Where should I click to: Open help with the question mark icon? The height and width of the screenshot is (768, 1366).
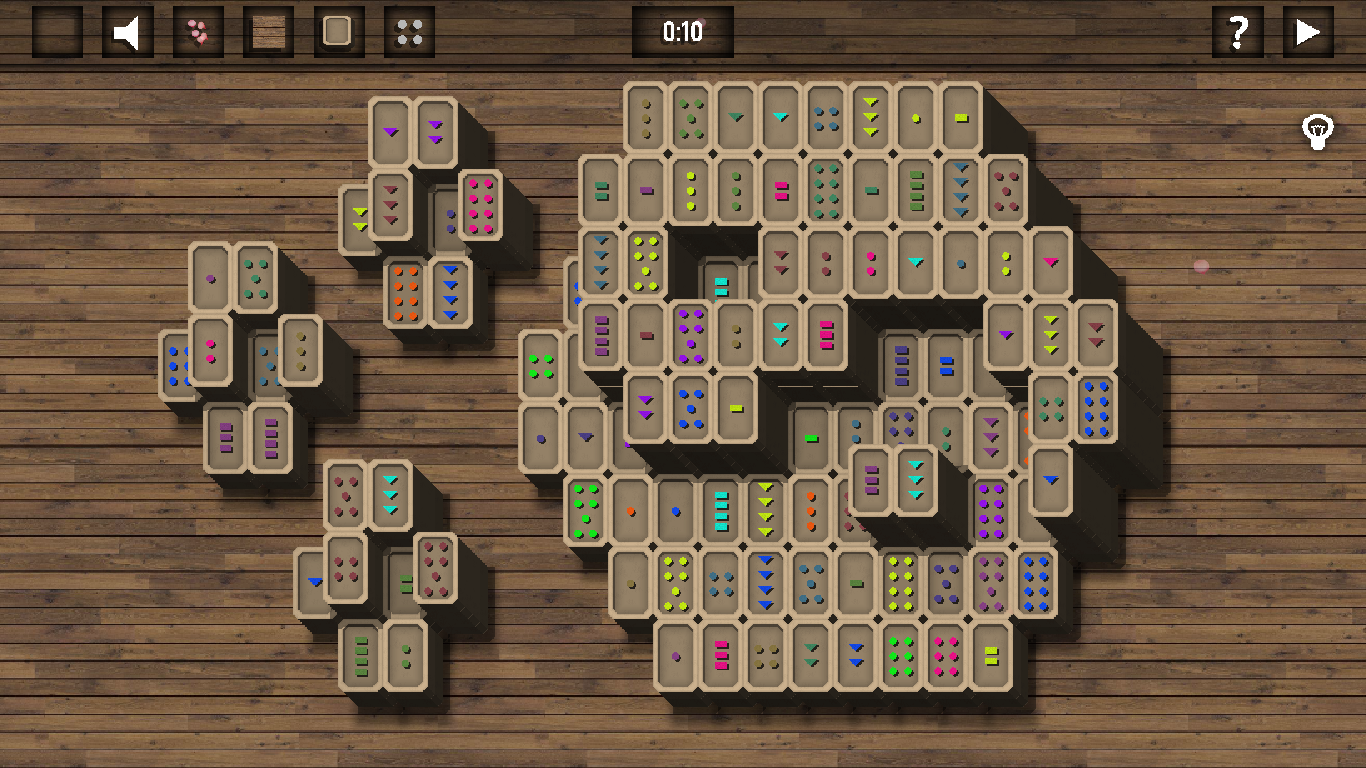[1237, 31]
